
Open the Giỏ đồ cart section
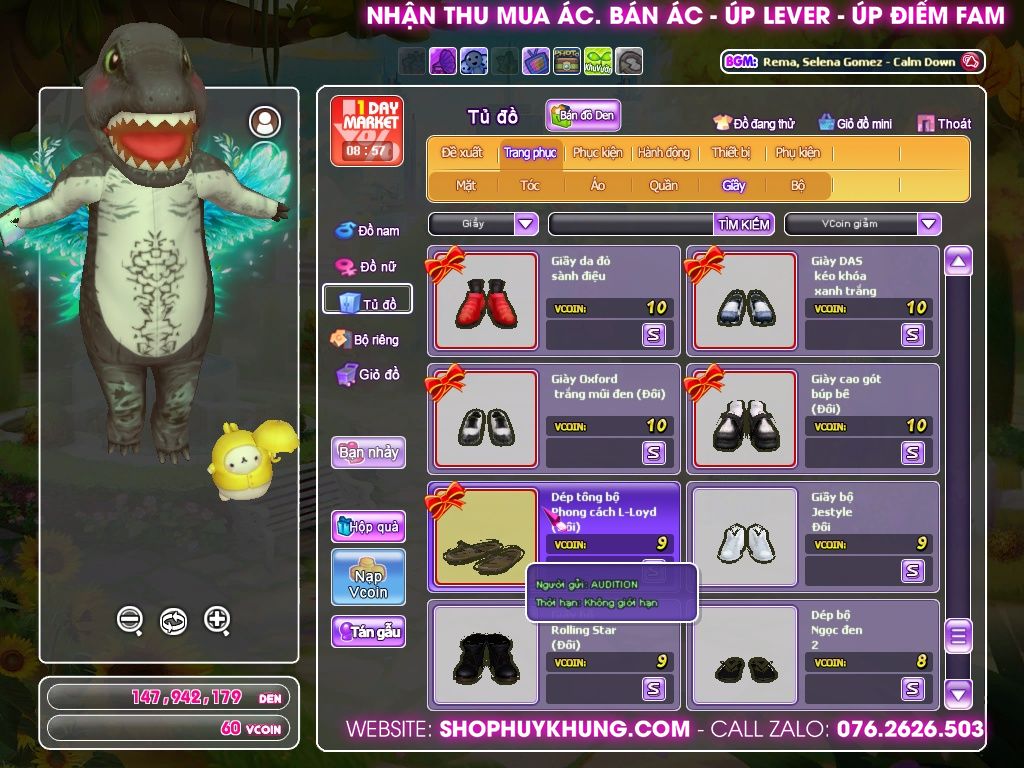tap(367, 374)
